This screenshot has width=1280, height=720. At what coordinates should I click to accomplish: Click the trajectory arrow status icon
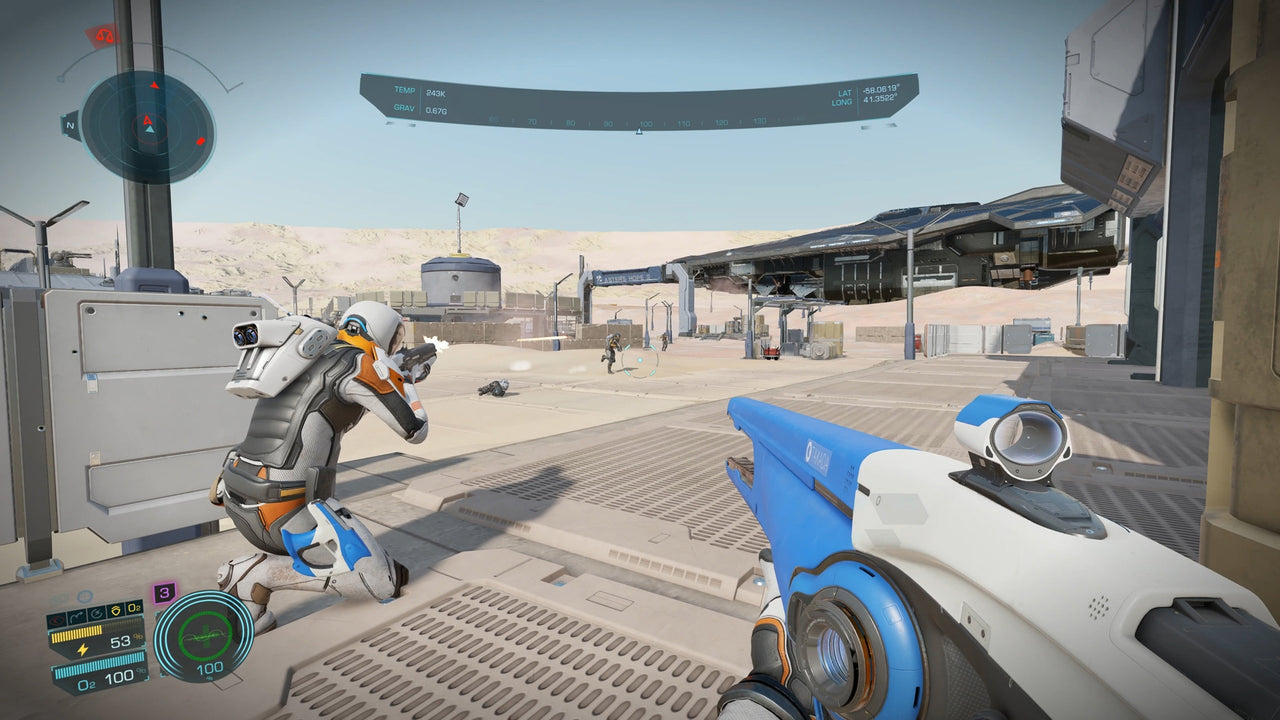(x=77, y=616)
